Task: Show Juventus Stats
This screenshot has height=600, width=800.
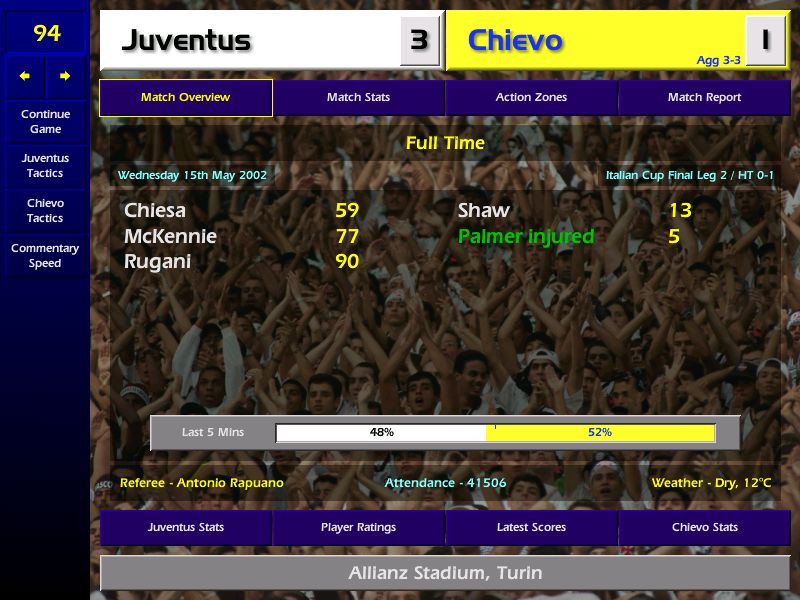Action: 185,527
